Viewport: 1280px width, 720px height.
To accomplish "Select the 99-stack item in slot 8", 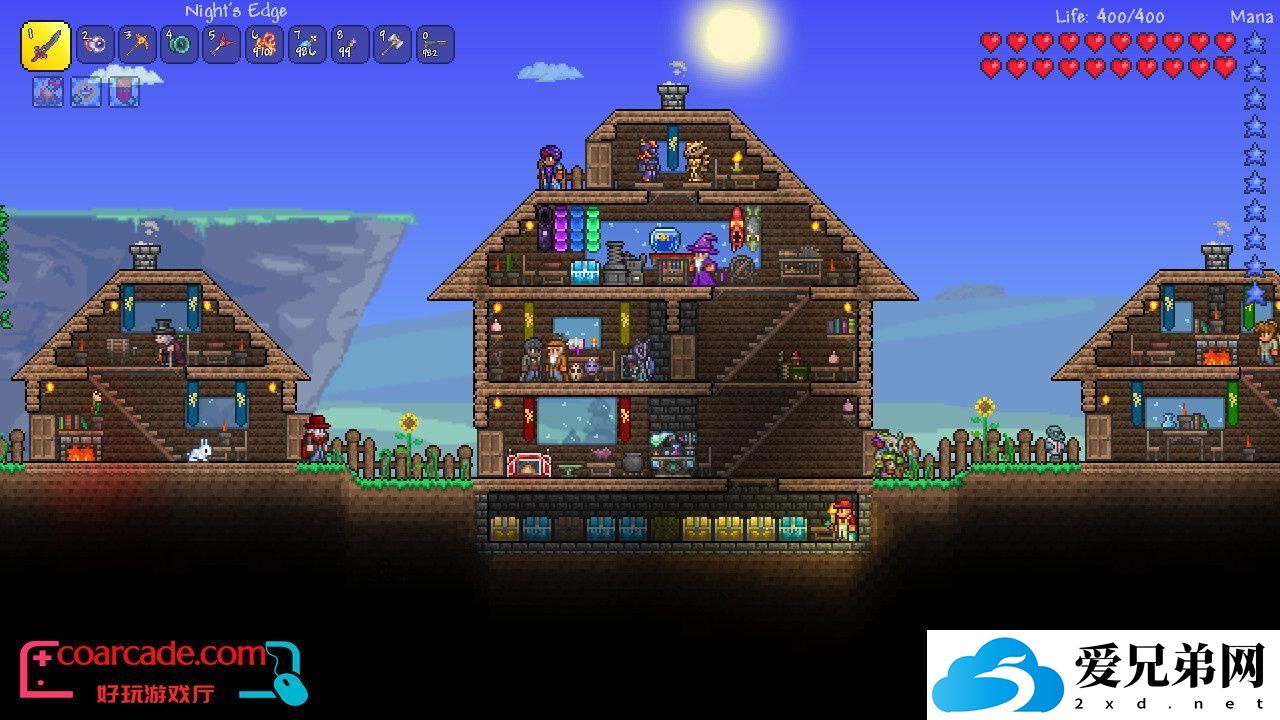I will 350,45.
